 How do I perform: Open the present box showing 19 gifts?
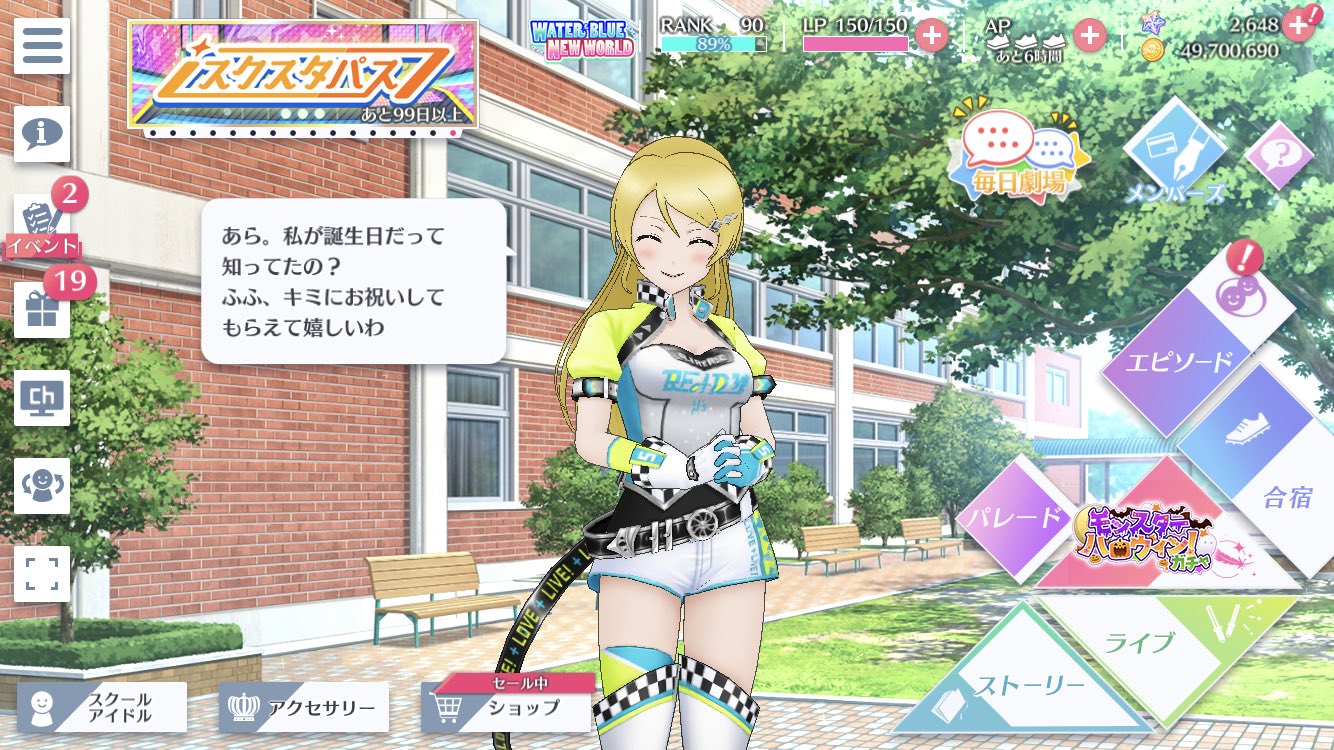(x=41, y=310)
